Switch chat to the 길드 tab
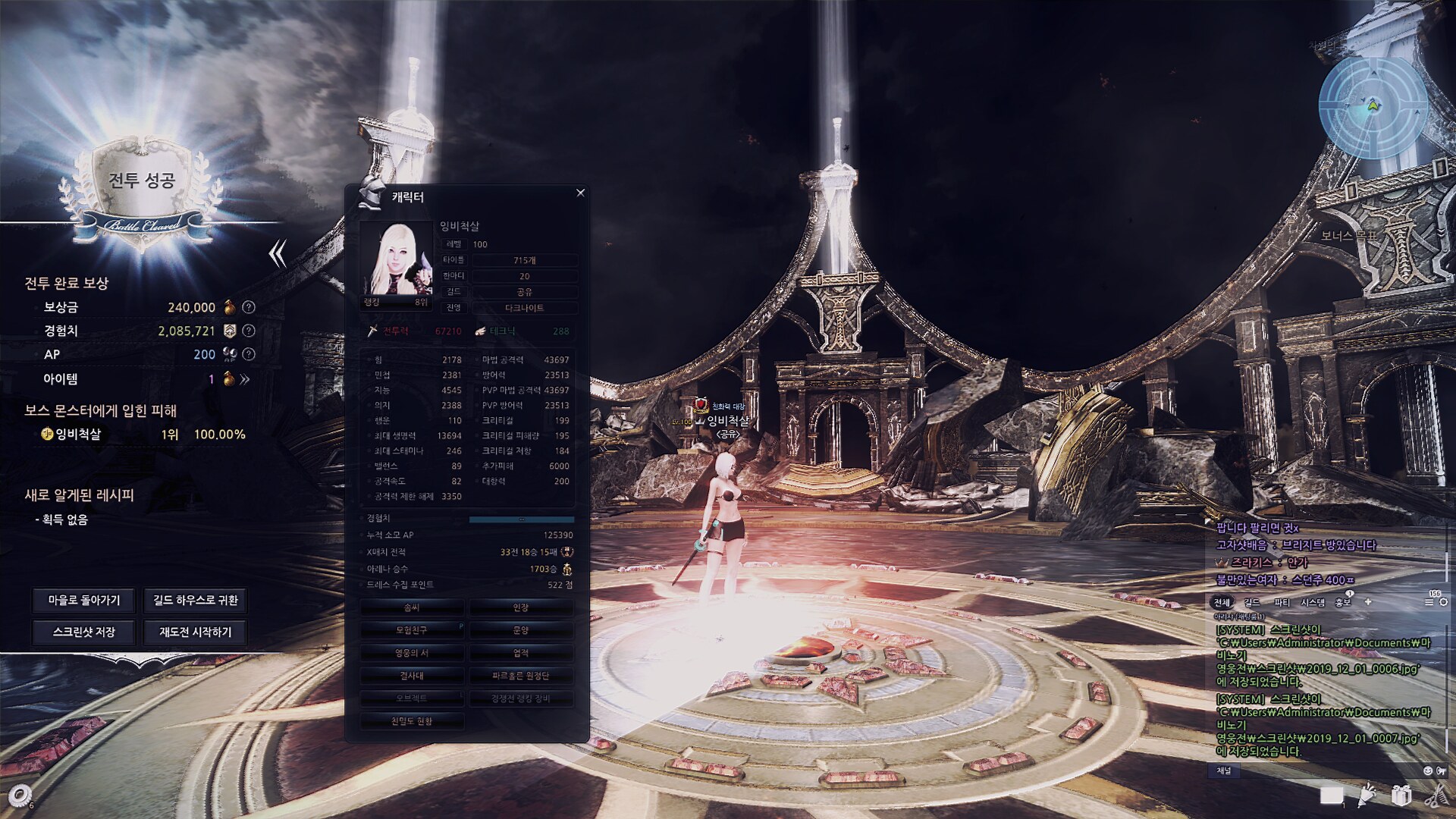The image size is (1456, 819). [1252, 602]
